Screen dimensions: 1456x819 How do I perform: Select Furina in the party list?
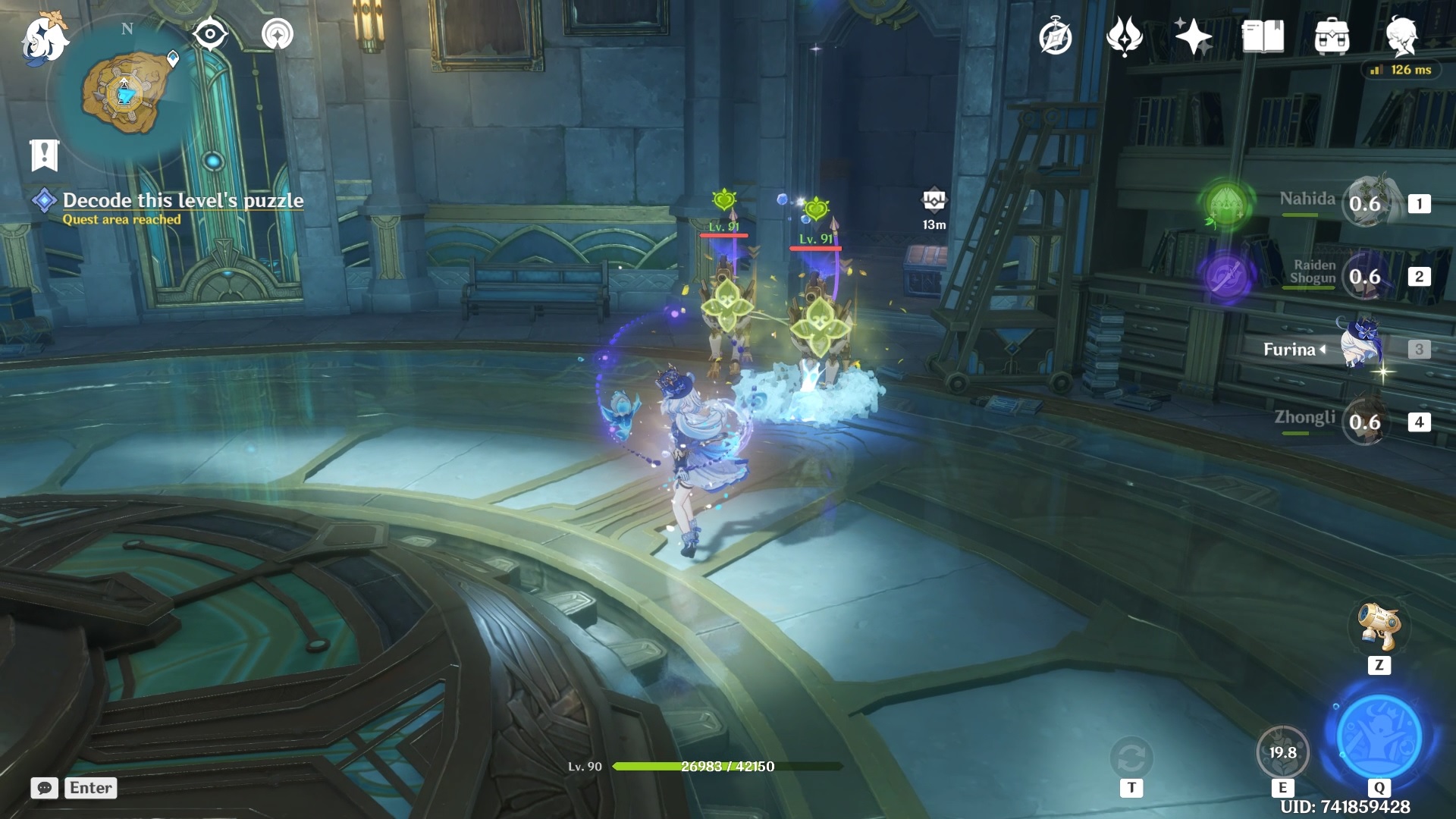point(1360,348)
